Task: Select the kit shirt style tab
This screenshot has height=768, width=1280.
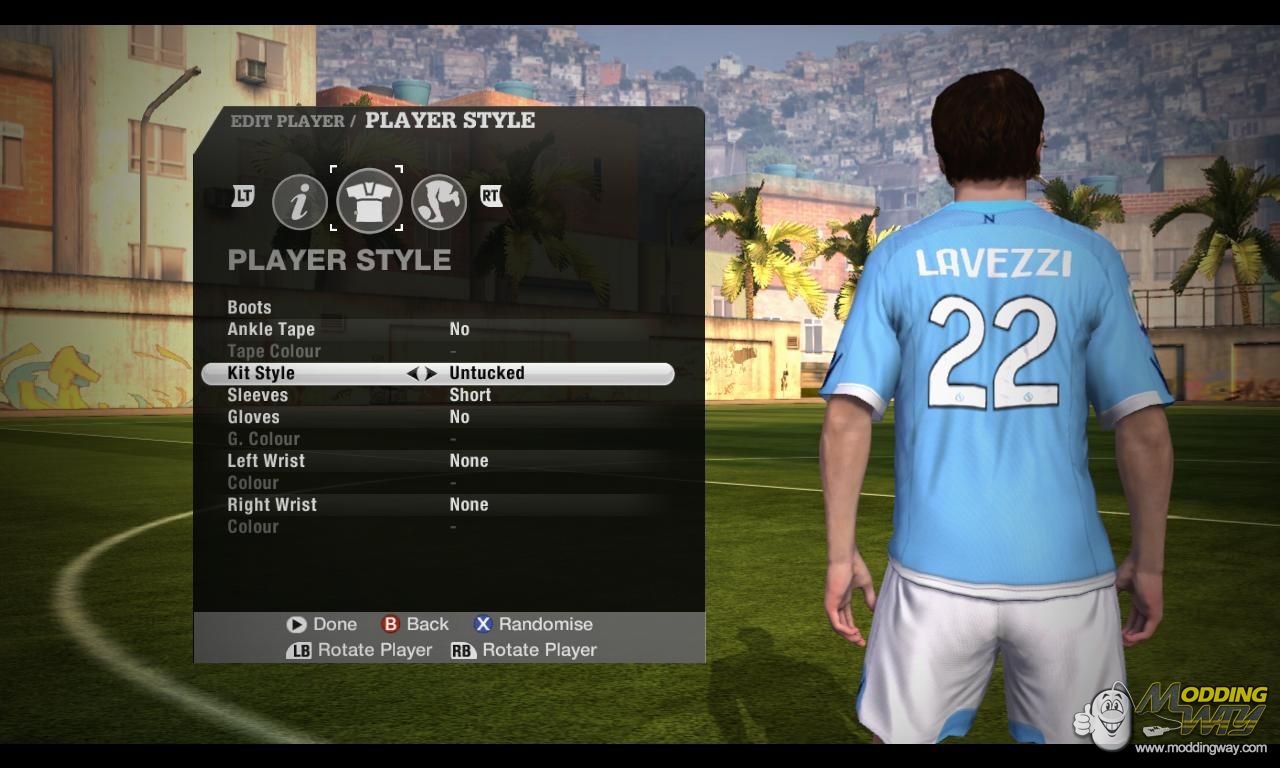Action: coord(369,200)
